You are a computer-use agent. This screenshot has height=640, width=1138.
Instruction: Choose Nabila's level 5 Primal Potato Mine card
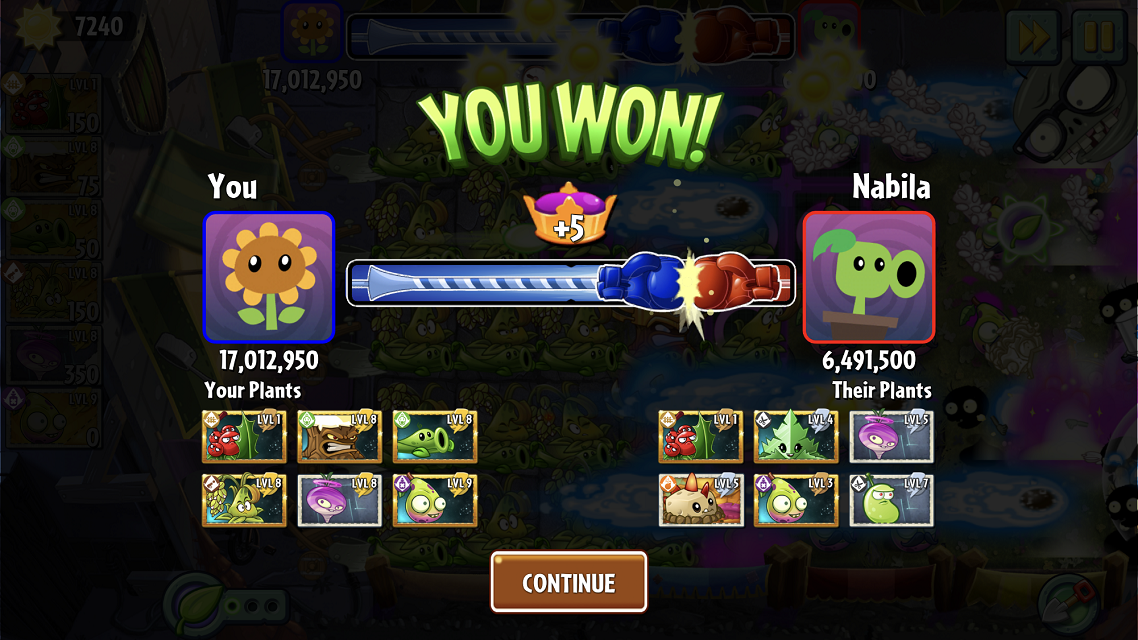coord(701,500)
